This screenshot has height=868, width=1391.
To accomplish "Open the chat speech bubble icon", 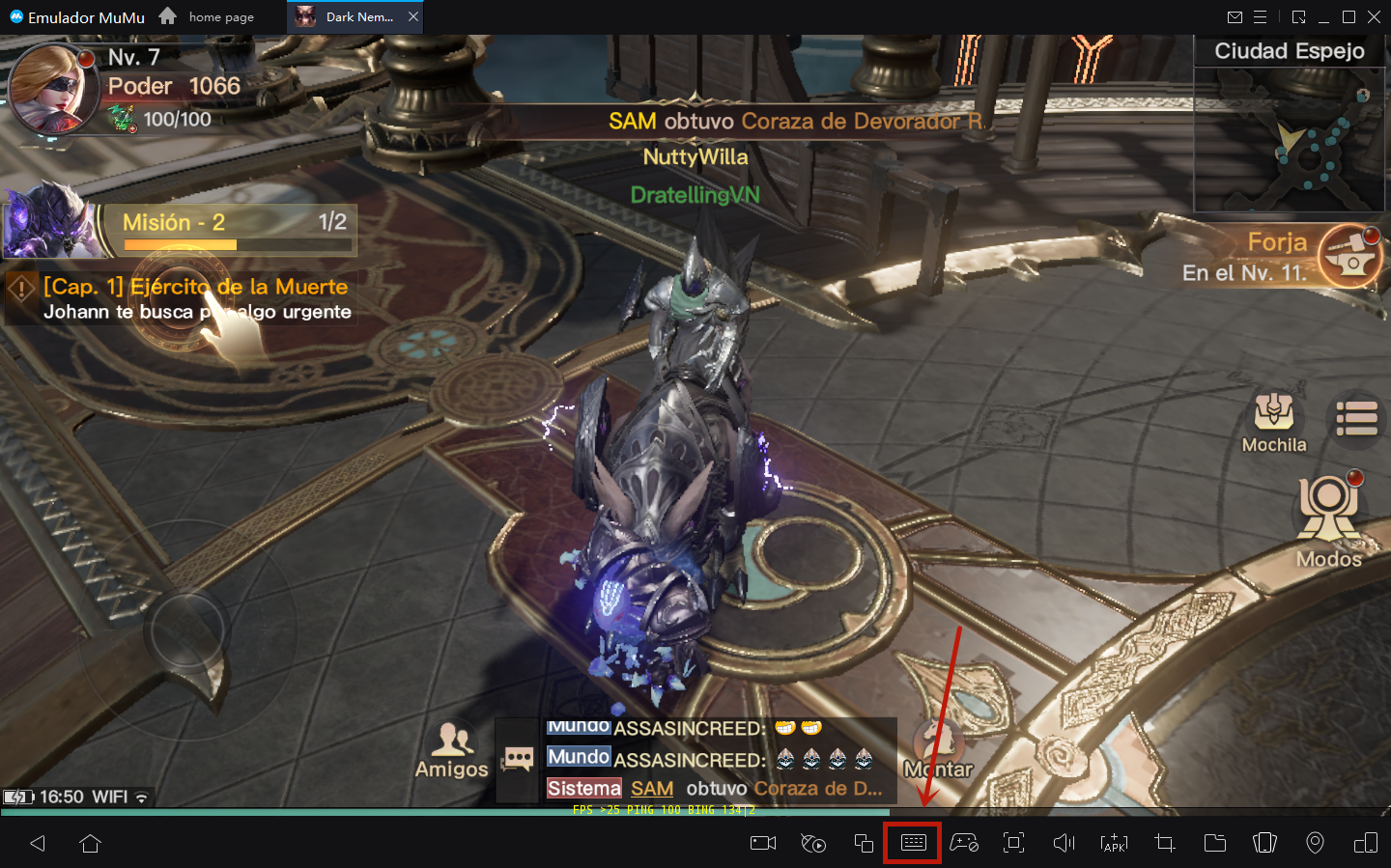I will [518, 760].
